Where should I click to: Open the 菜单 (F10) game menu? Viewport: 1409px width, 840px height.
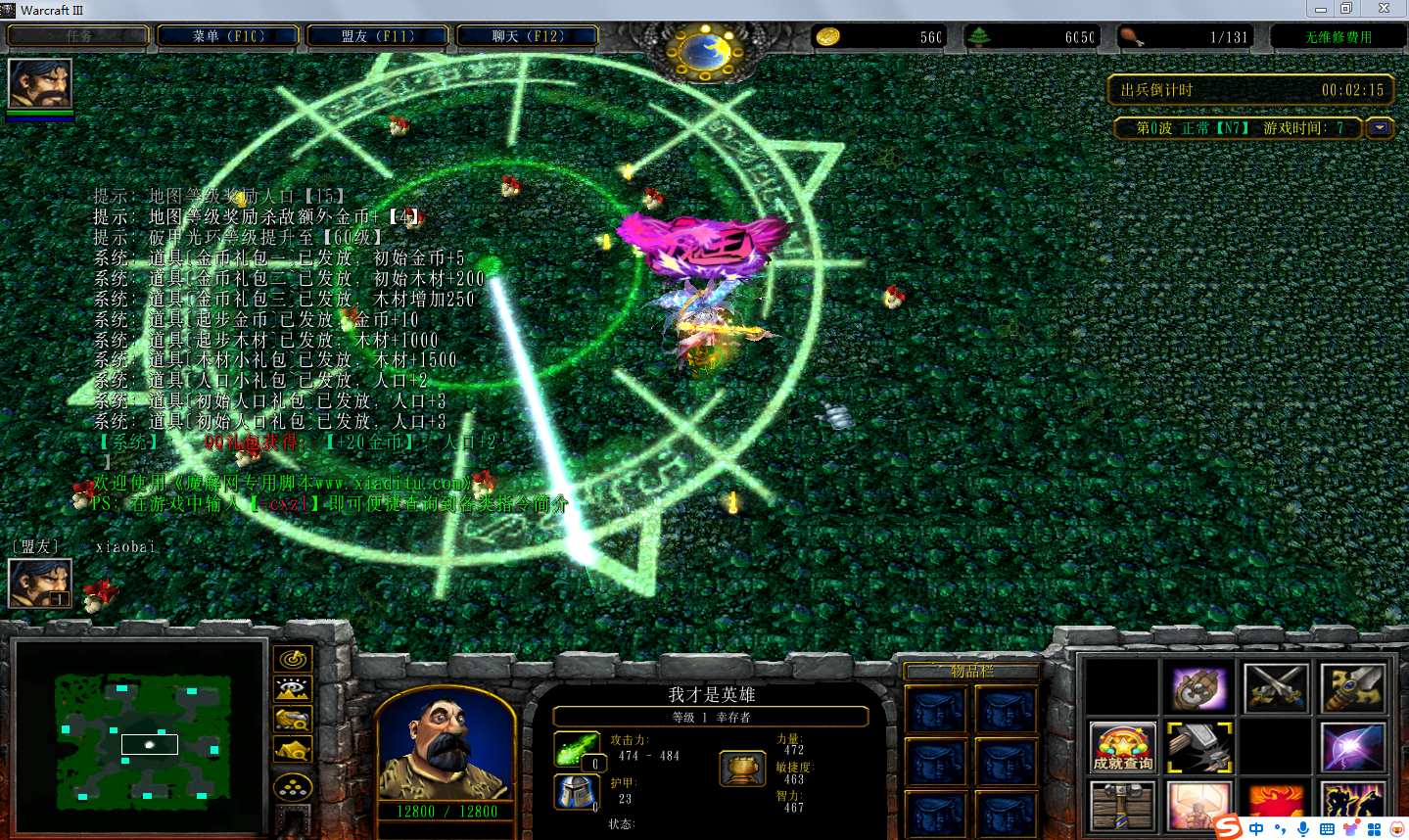(x=228, y=36)
